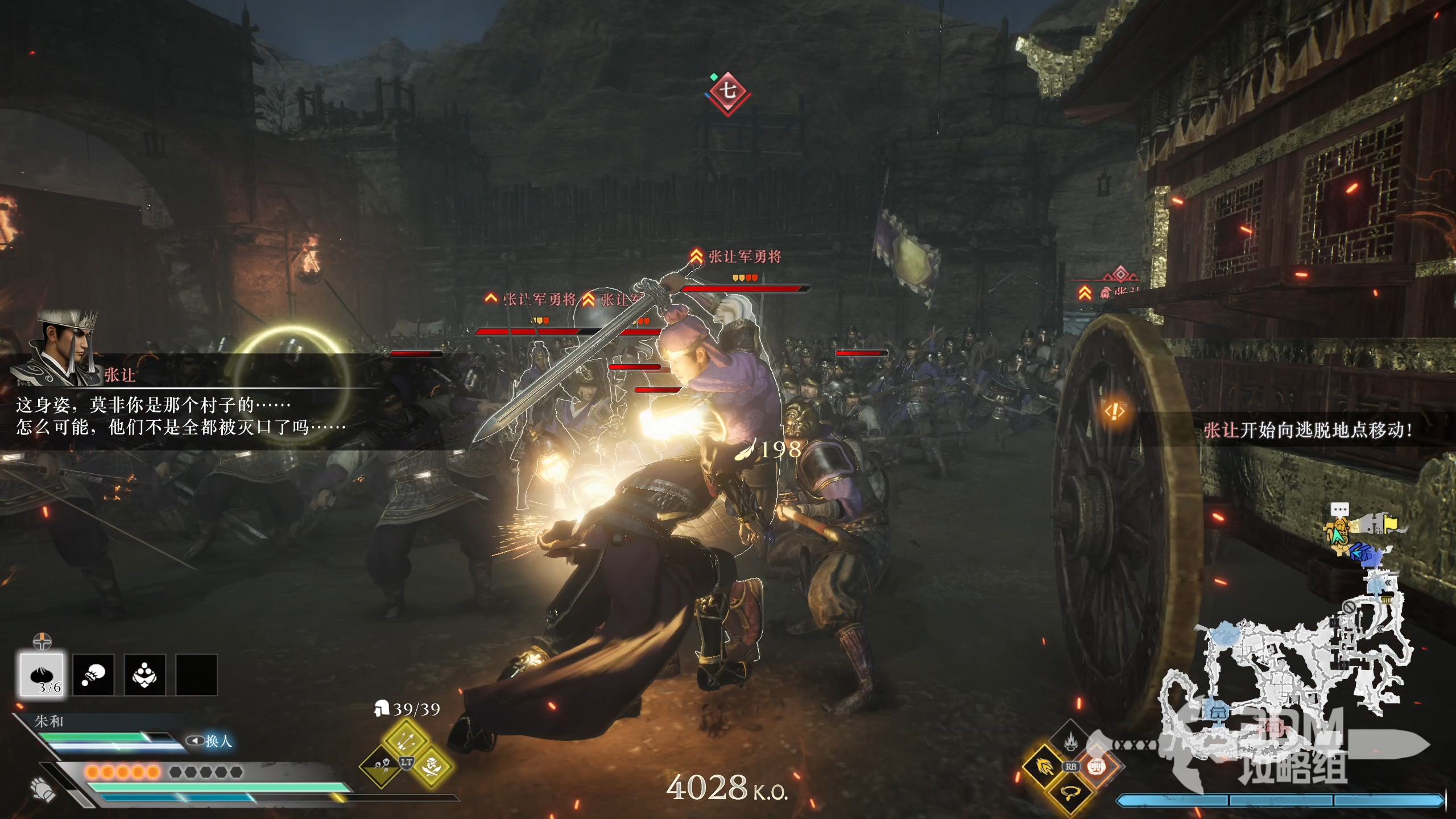Activate the triple-arrow volley tactic

pyautogui.click(x=406, y=740)
